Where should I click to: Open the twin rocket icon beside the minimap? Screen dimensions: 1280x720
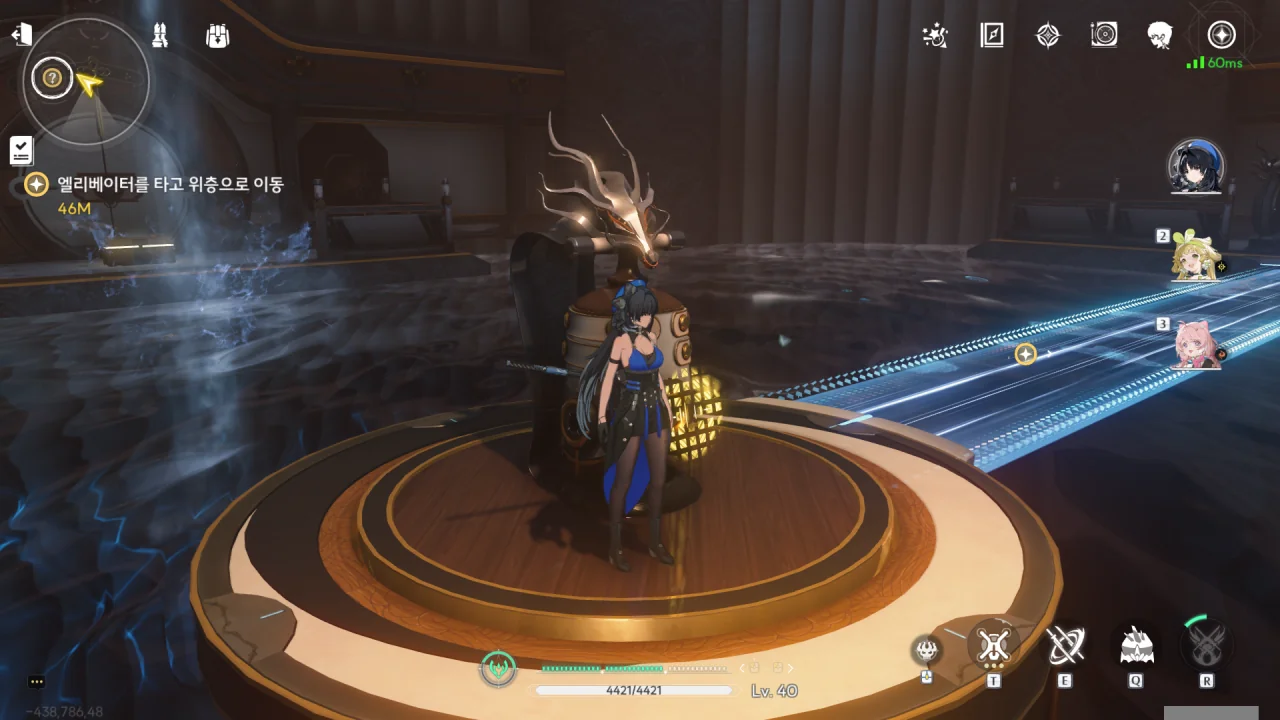pos(160,36)
